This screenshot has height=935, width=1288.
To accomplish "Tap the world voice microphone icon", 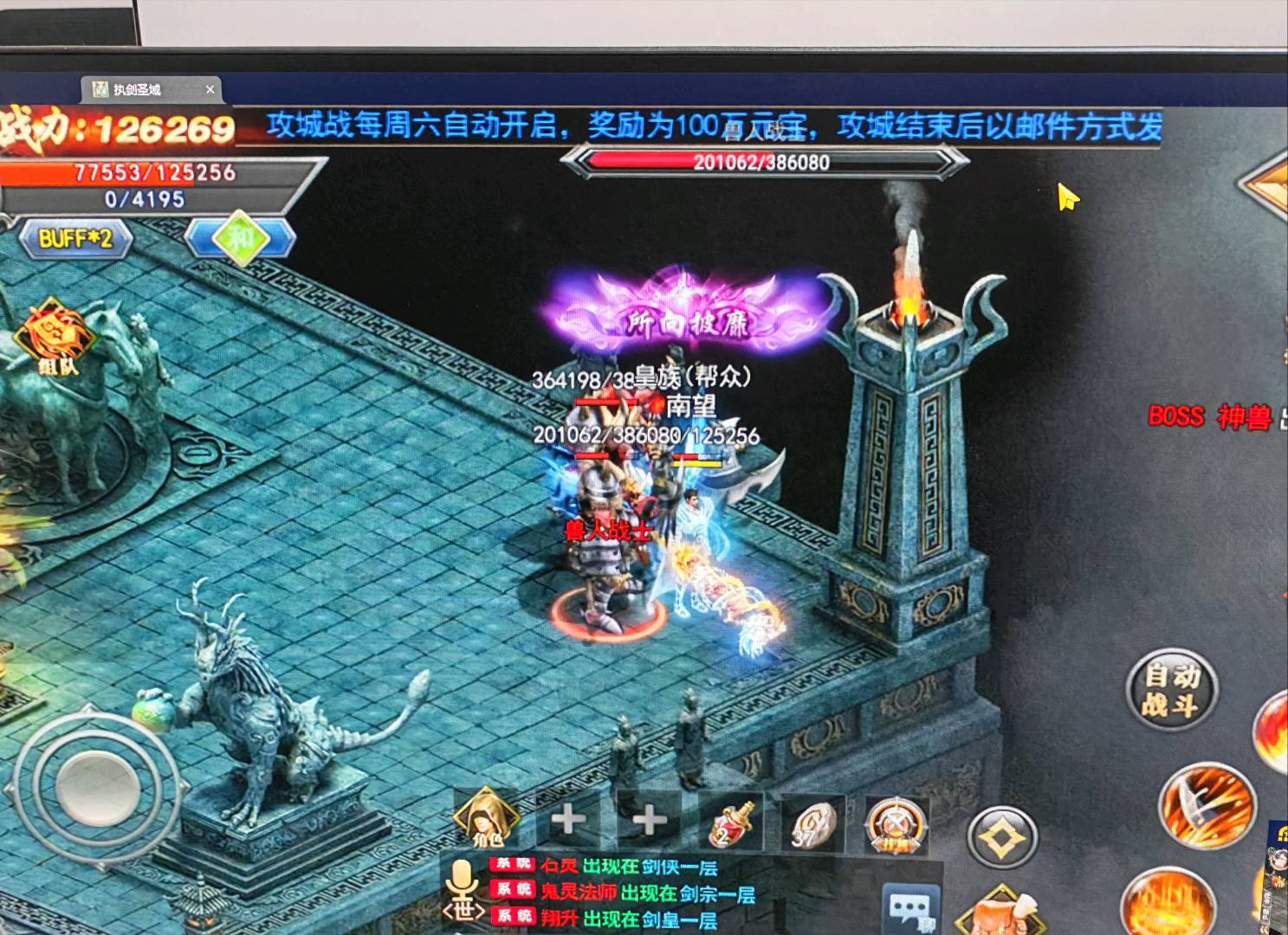I will coord(460,893).
